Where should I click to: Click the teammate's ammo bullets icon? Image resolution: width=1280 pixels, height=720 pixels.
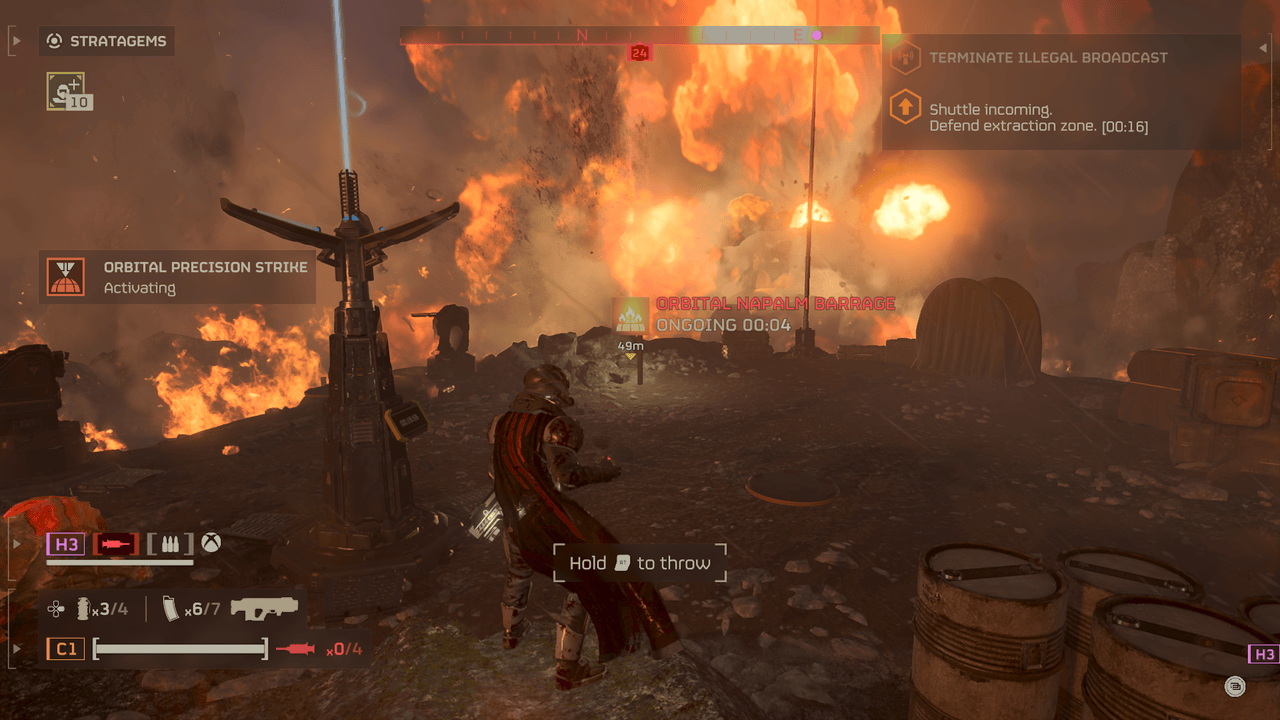166,544
